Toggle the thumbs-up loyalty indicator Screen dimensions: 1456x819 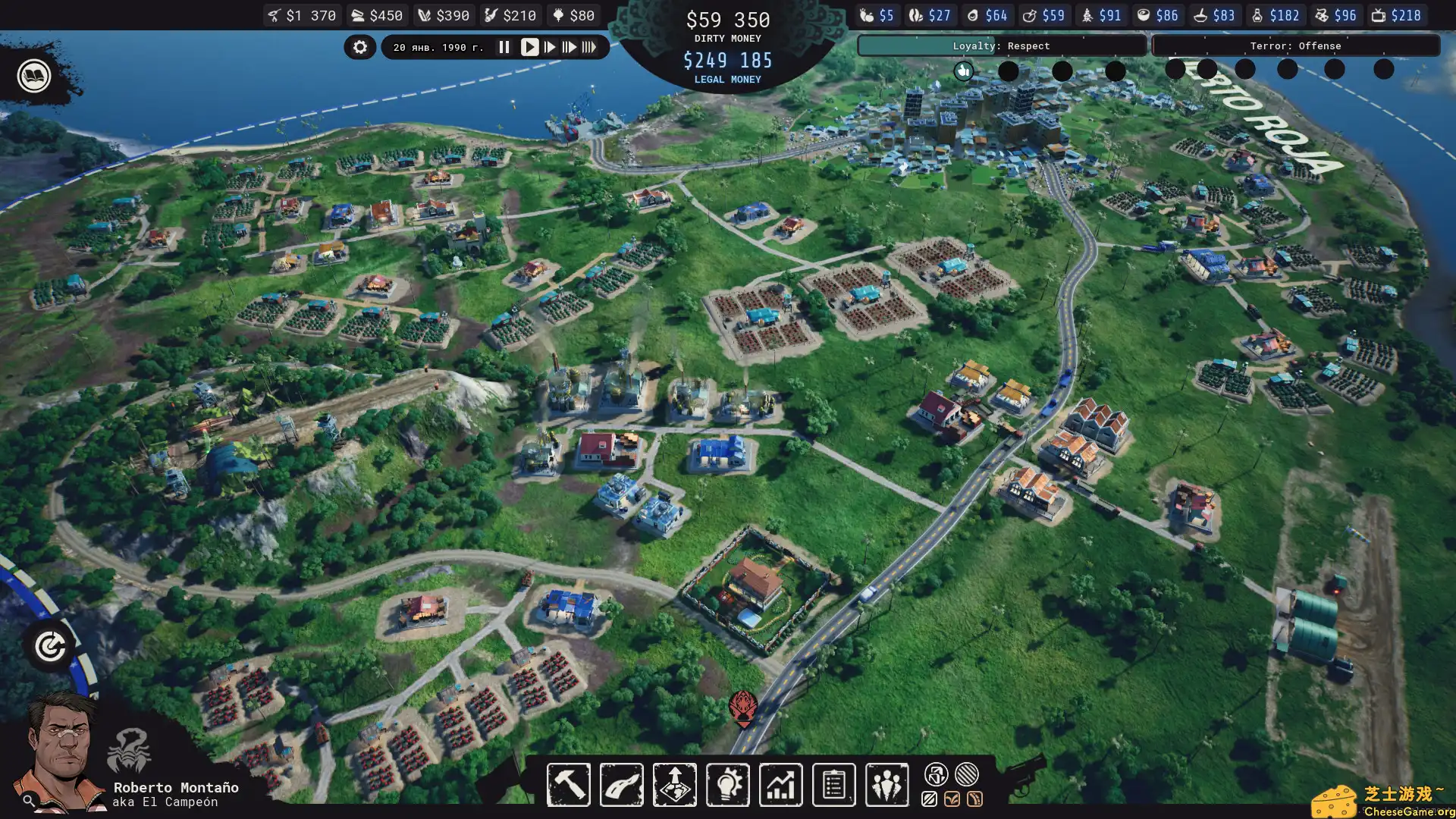(x=964, y=71)
